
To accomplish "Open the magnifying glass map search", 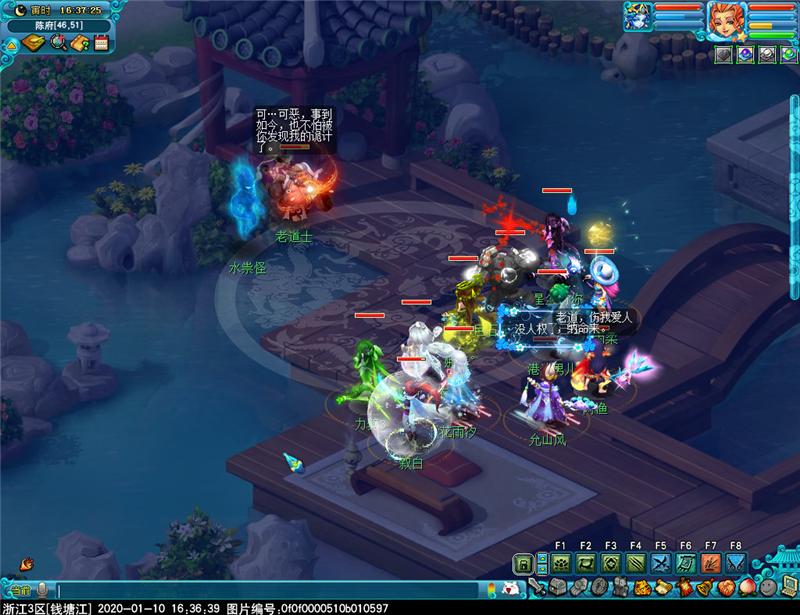I will tap(58, 43).
